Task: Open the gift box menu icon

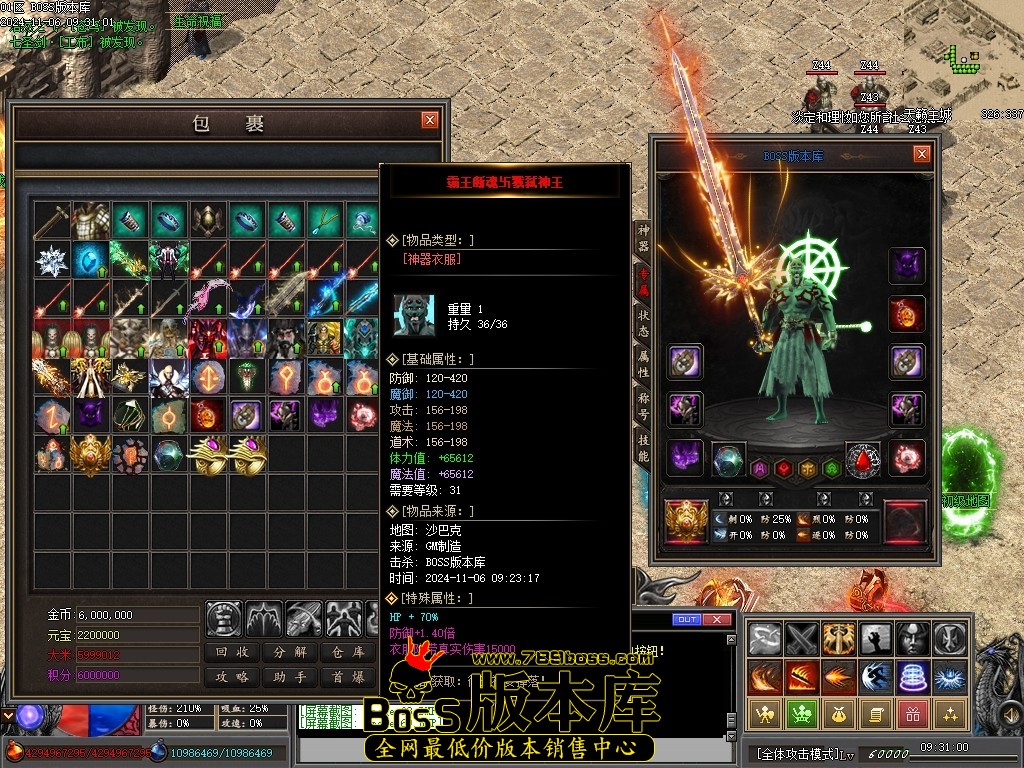Action: tap(910, 714)
